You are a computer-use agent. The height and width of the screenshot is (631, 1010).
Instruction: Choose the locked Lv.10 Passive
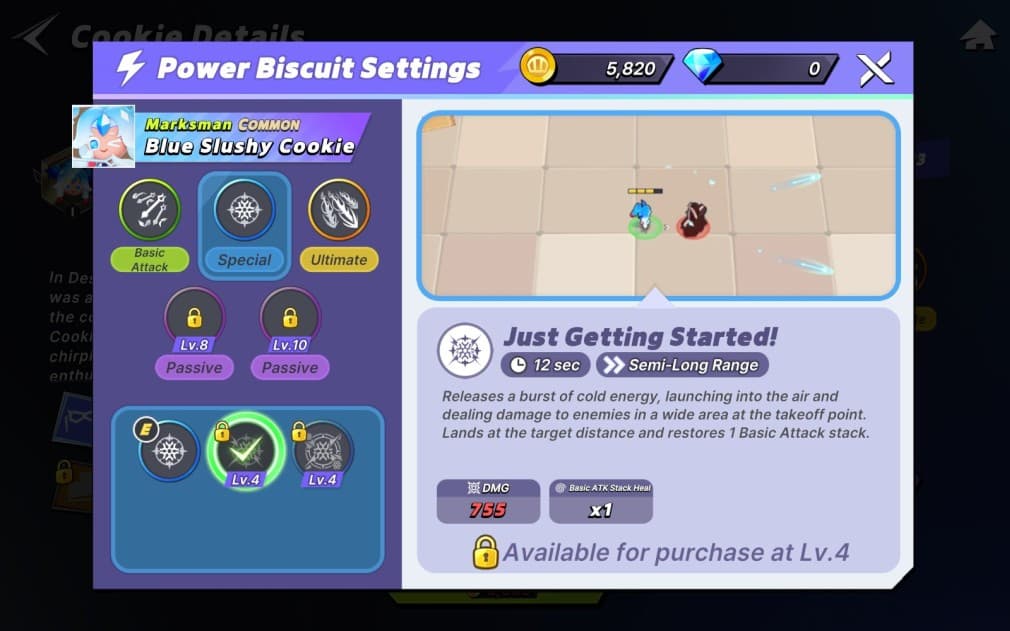pyautogui.click(x=290, y=320)
